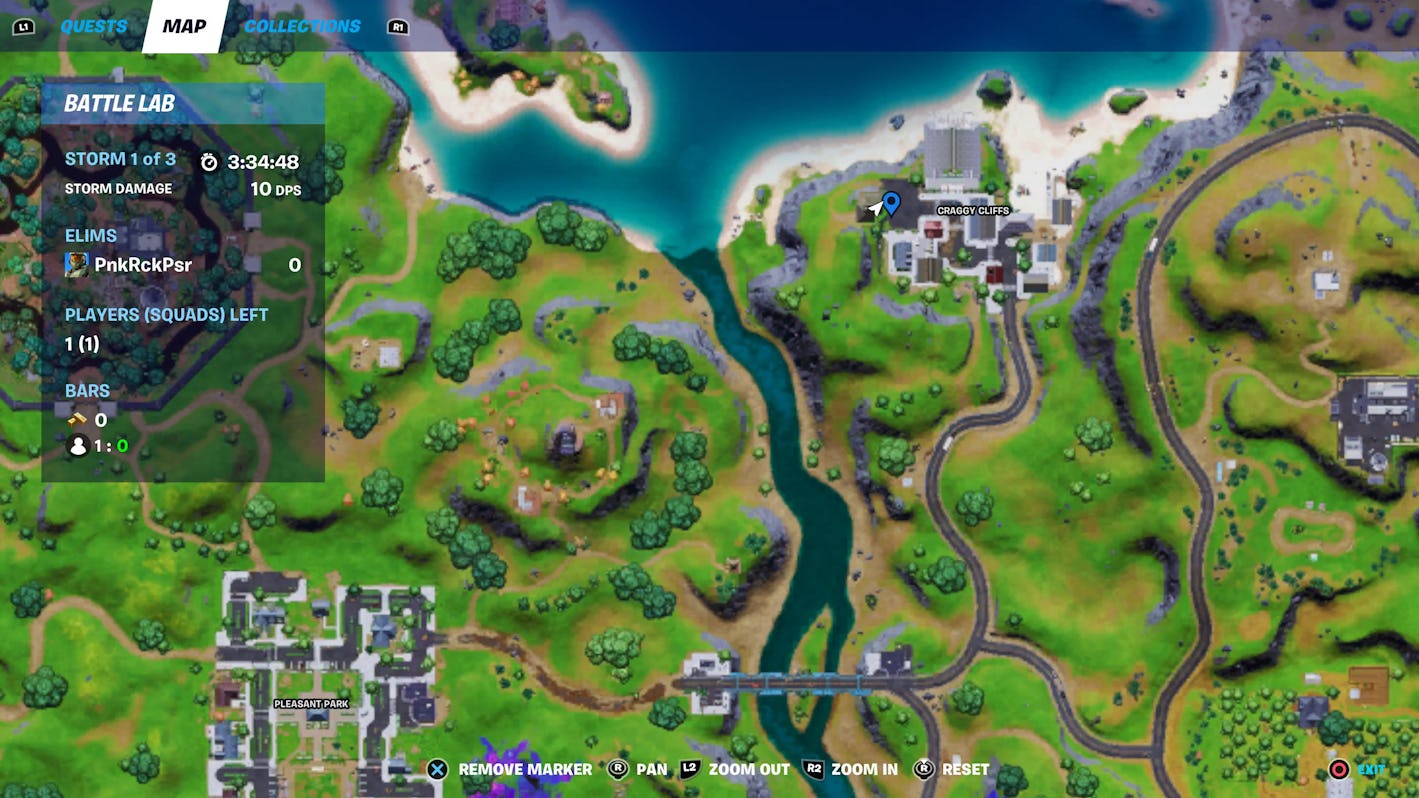The image size is (1419, 798).
Task: Click the Pleasant Park label on the map
Action: tap(311, 704)
